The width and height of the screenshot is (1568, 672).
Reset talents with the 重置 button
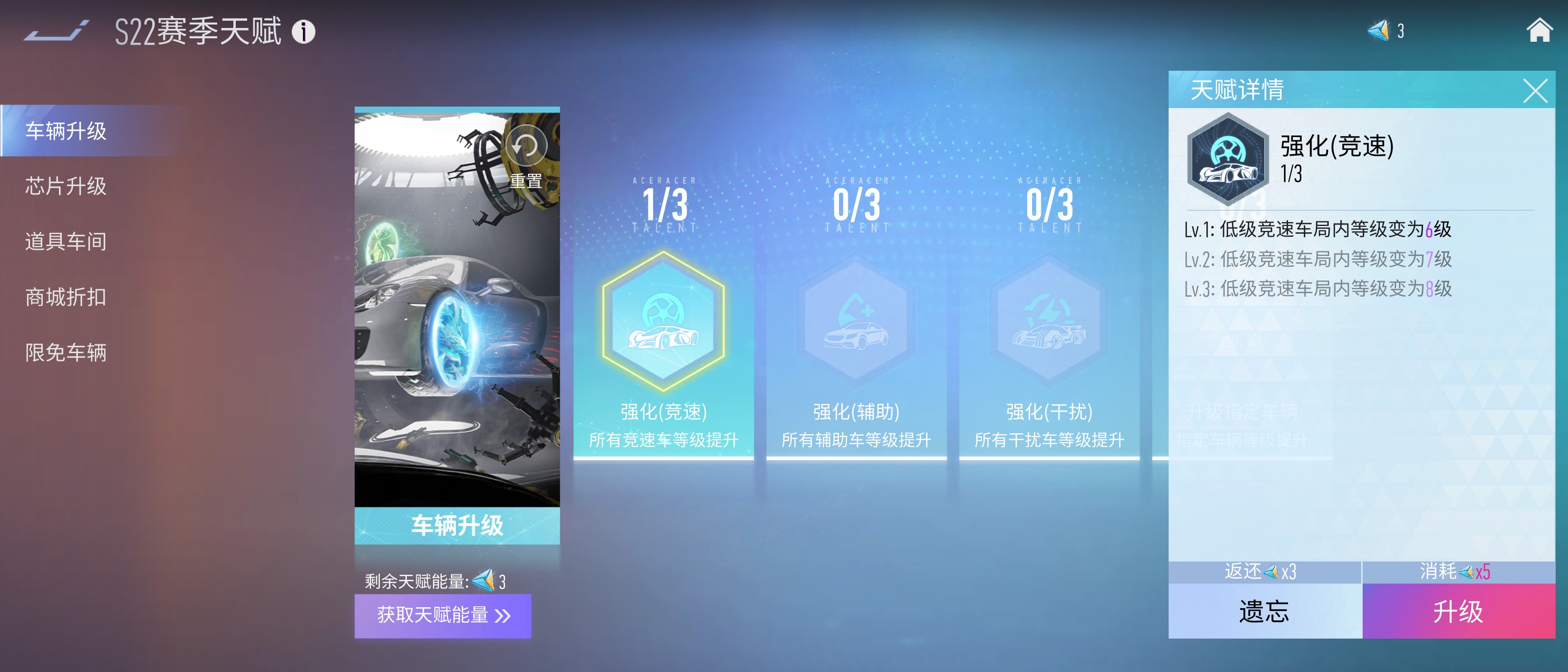pos(526,157)
